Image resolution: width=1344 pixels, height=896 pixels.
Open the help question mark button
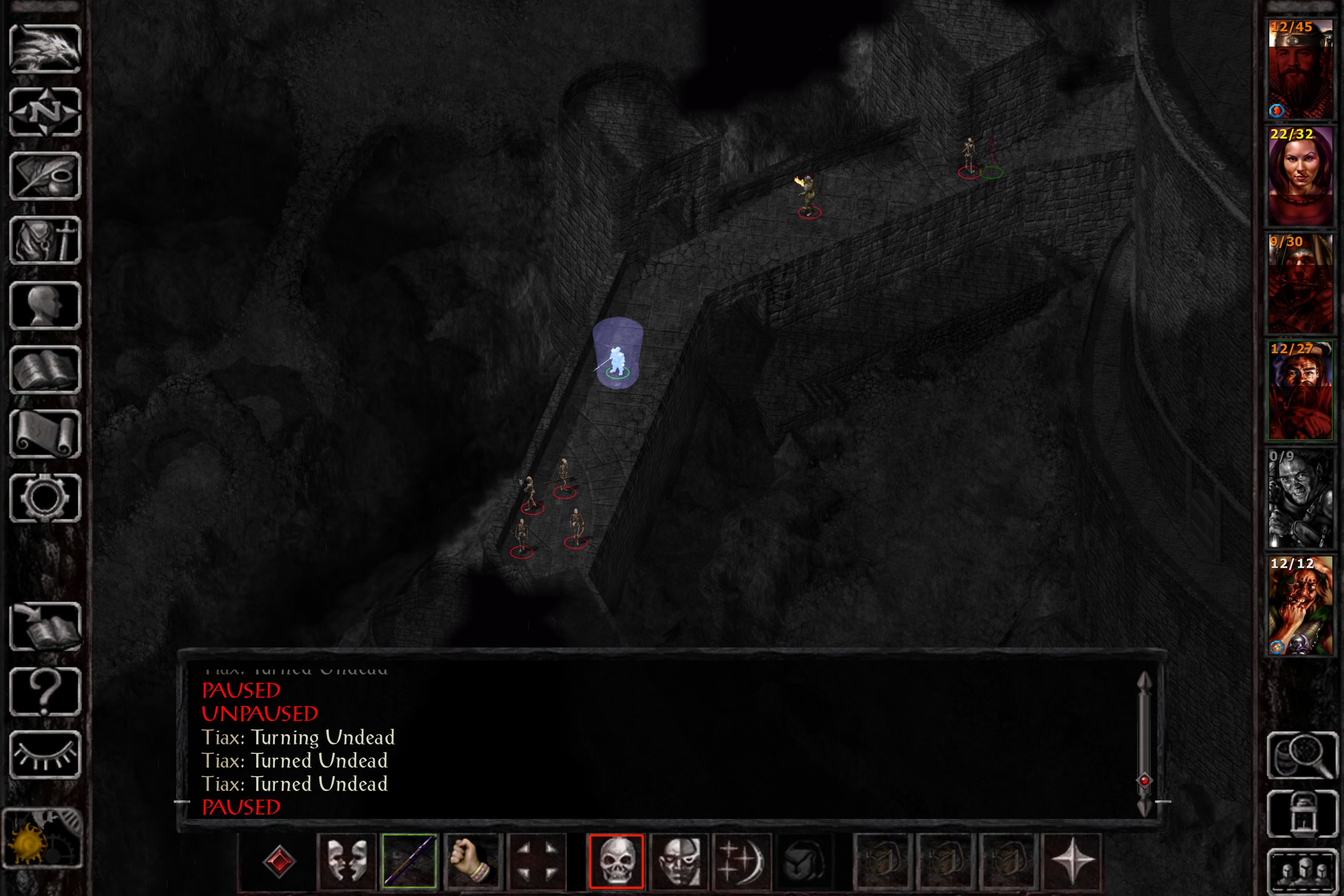click(x=45, y=691)
